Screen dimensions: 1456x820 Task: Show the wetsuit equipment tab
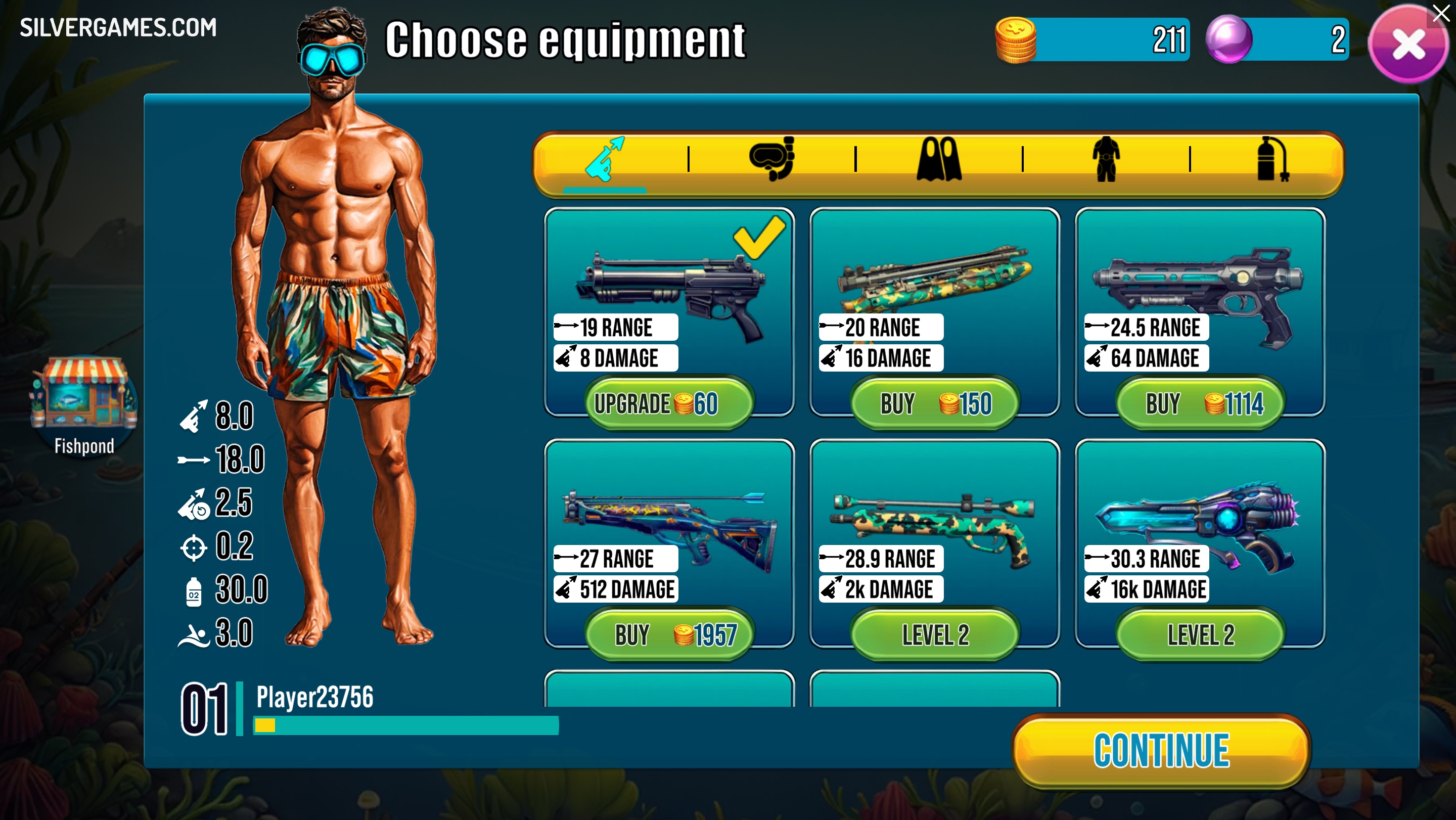1106,159
